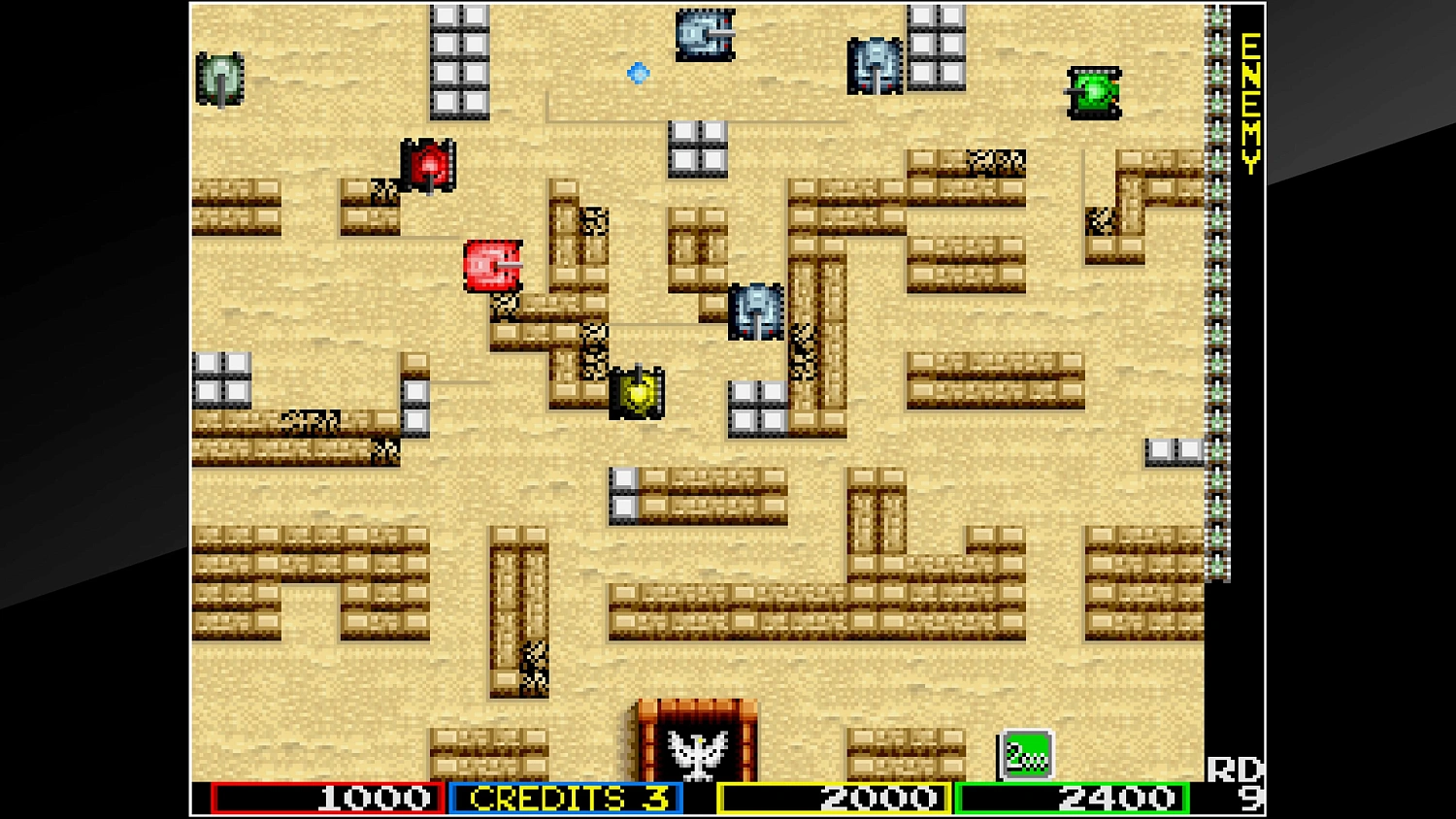Click the white eagle base emblem
The width and height of the screenshot is (1456, 819).
coord(696,754)
